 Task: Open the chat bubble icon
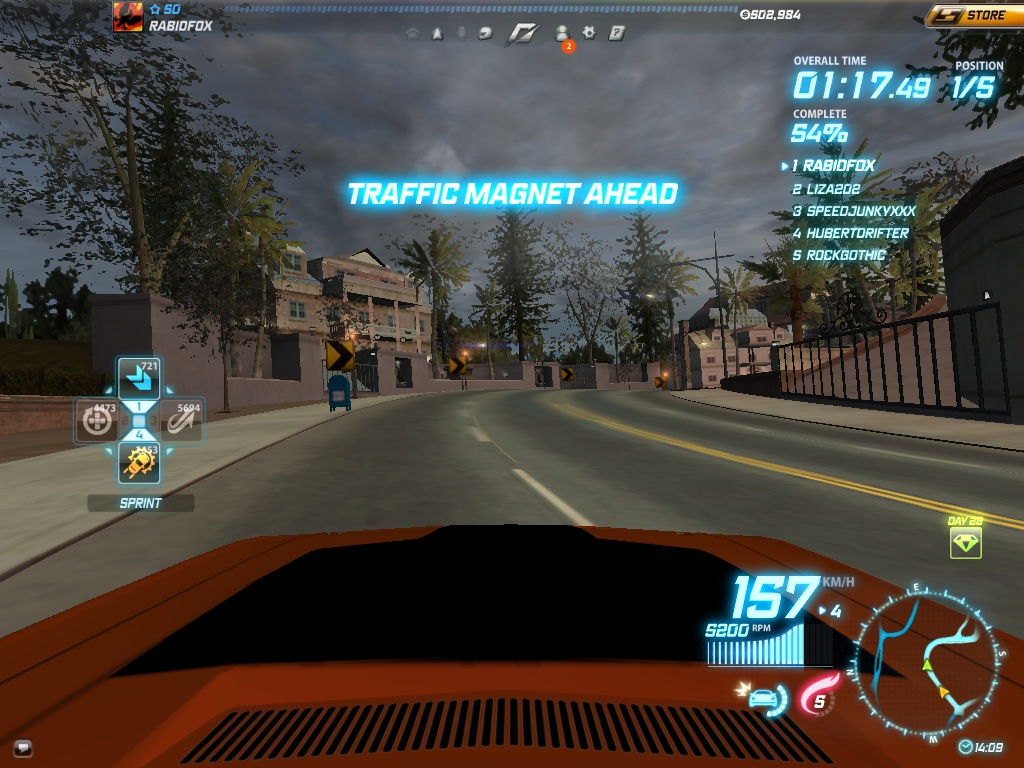[x=23, y=746]
